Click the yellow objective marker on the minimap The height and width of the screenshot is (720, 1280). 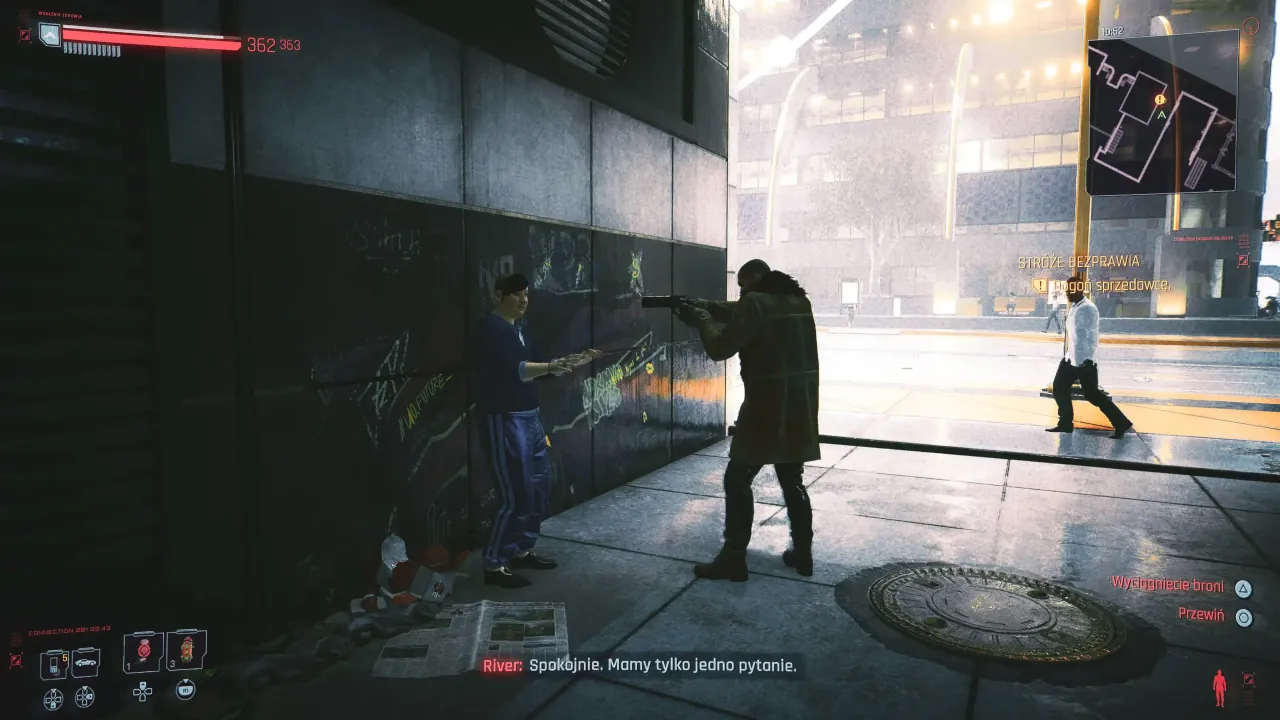point(1159,99)
